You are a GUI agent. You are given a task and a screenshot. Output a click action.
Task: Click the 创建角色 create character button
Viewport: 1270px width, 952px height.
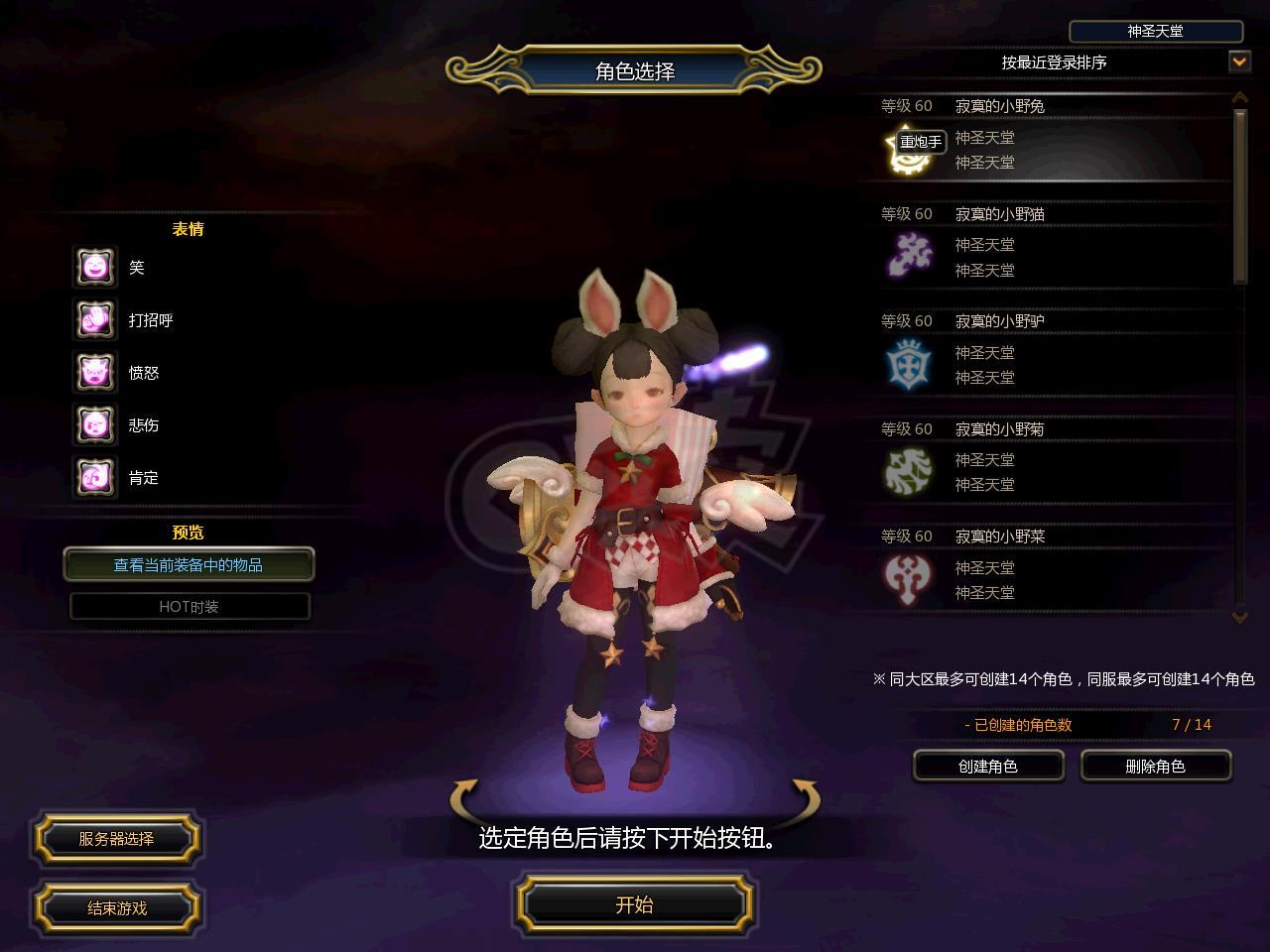click(988, 766)
